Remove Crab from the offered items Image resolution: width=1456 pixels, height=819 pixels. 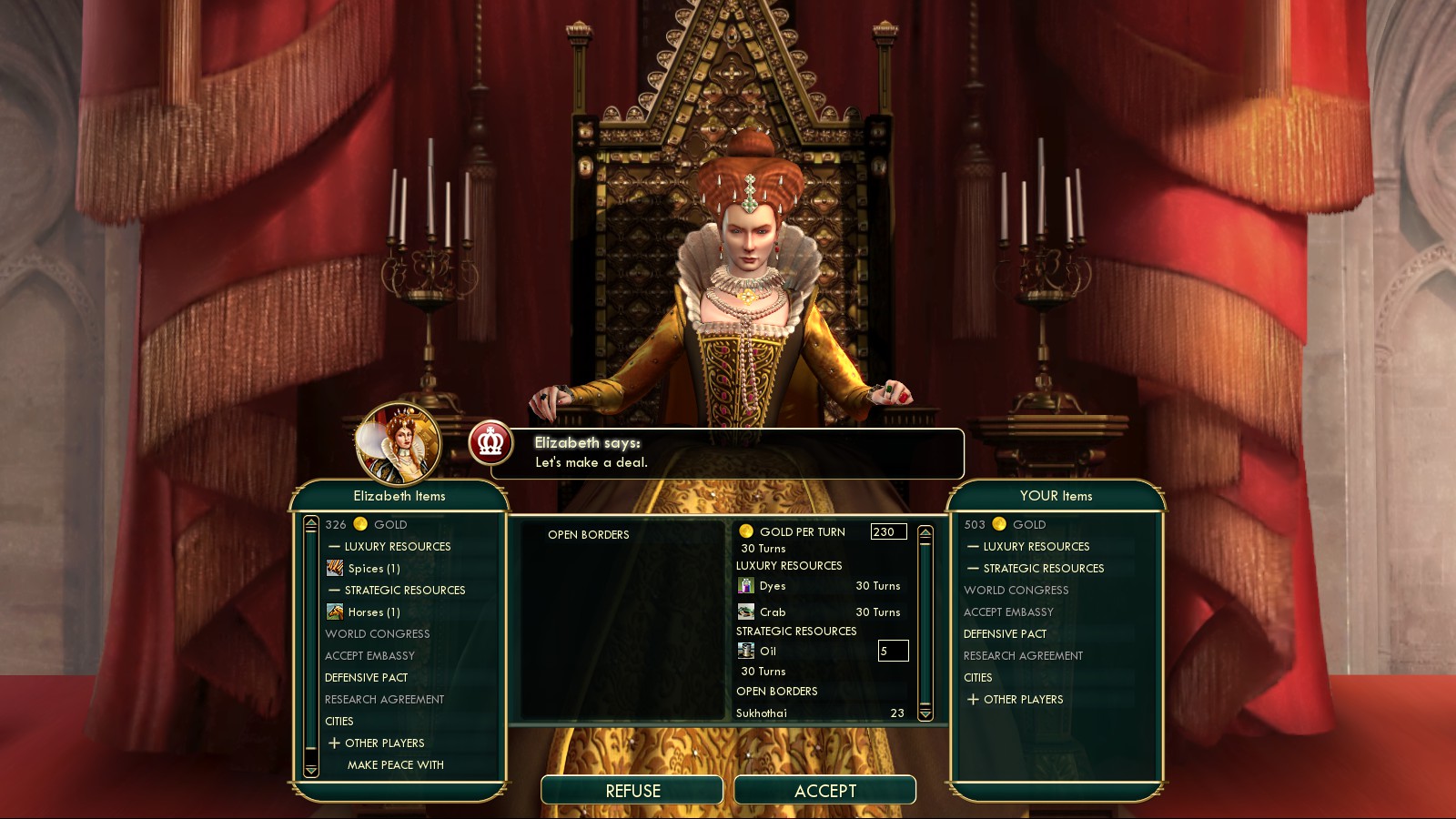coord(773,612)
